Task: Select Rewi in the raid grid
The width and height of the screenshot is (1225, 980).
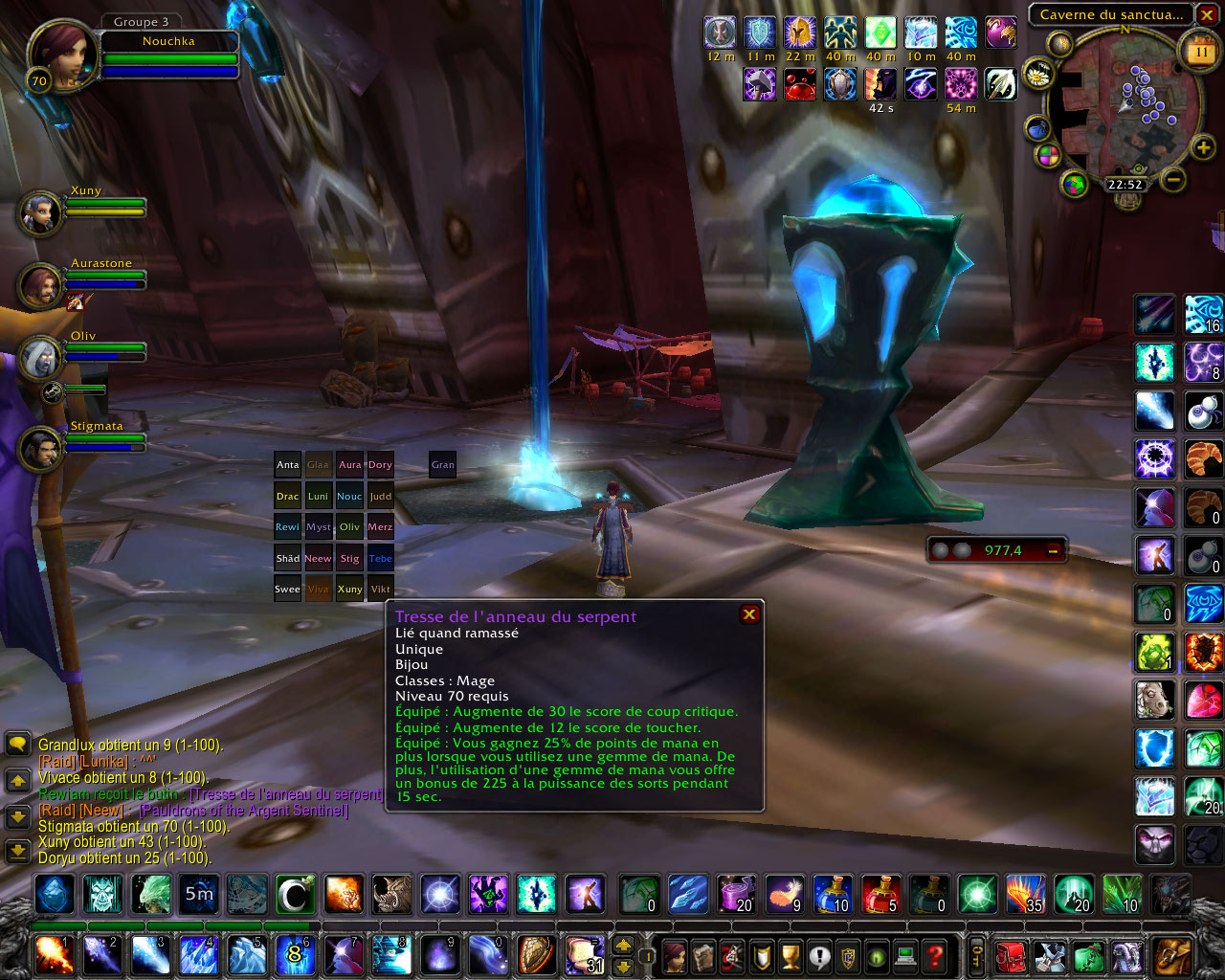Action: pos(287,527)
